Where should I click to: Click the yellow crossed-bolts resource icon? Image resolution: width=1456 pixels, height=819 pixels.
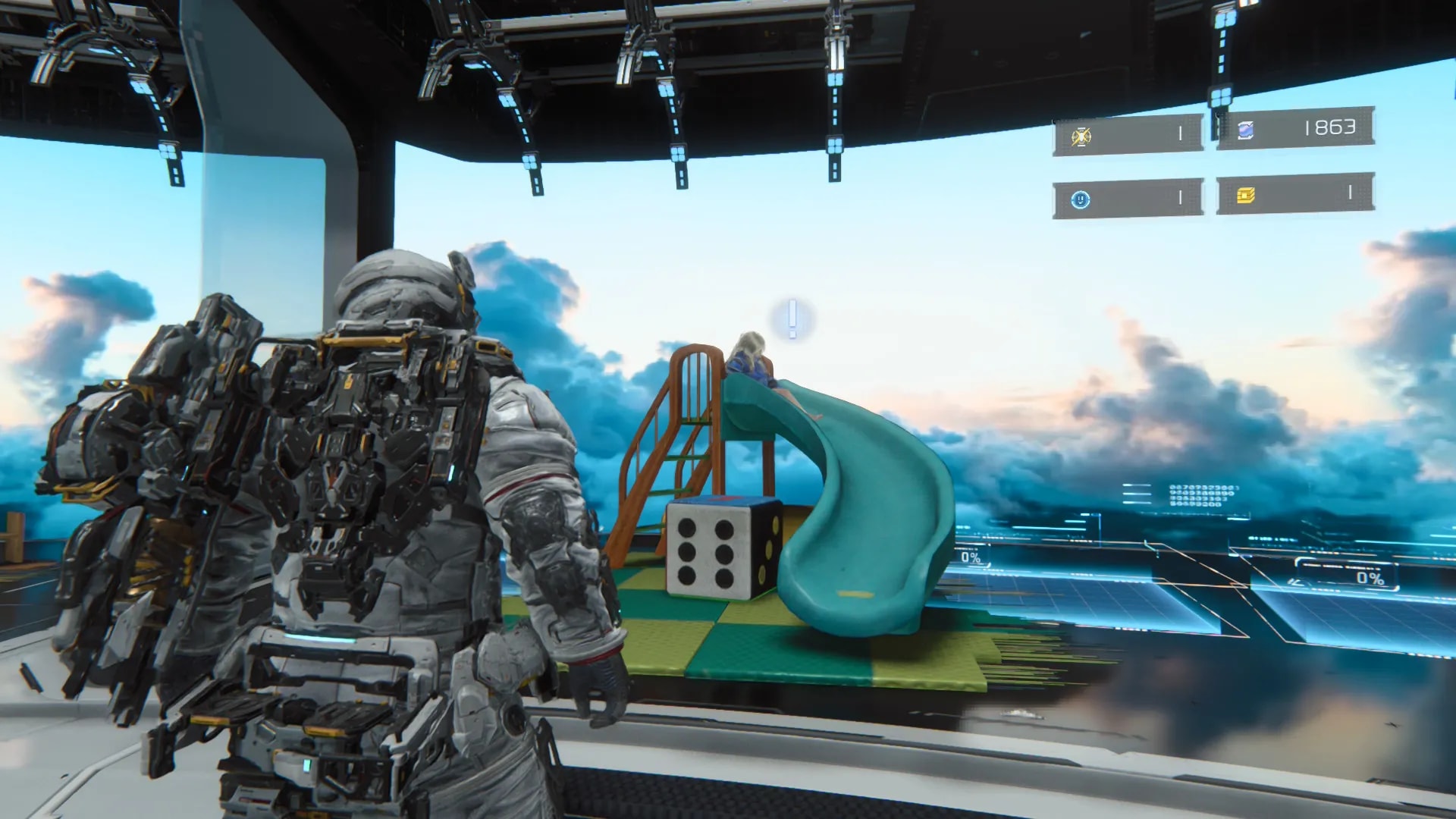tap(1081, 136)
